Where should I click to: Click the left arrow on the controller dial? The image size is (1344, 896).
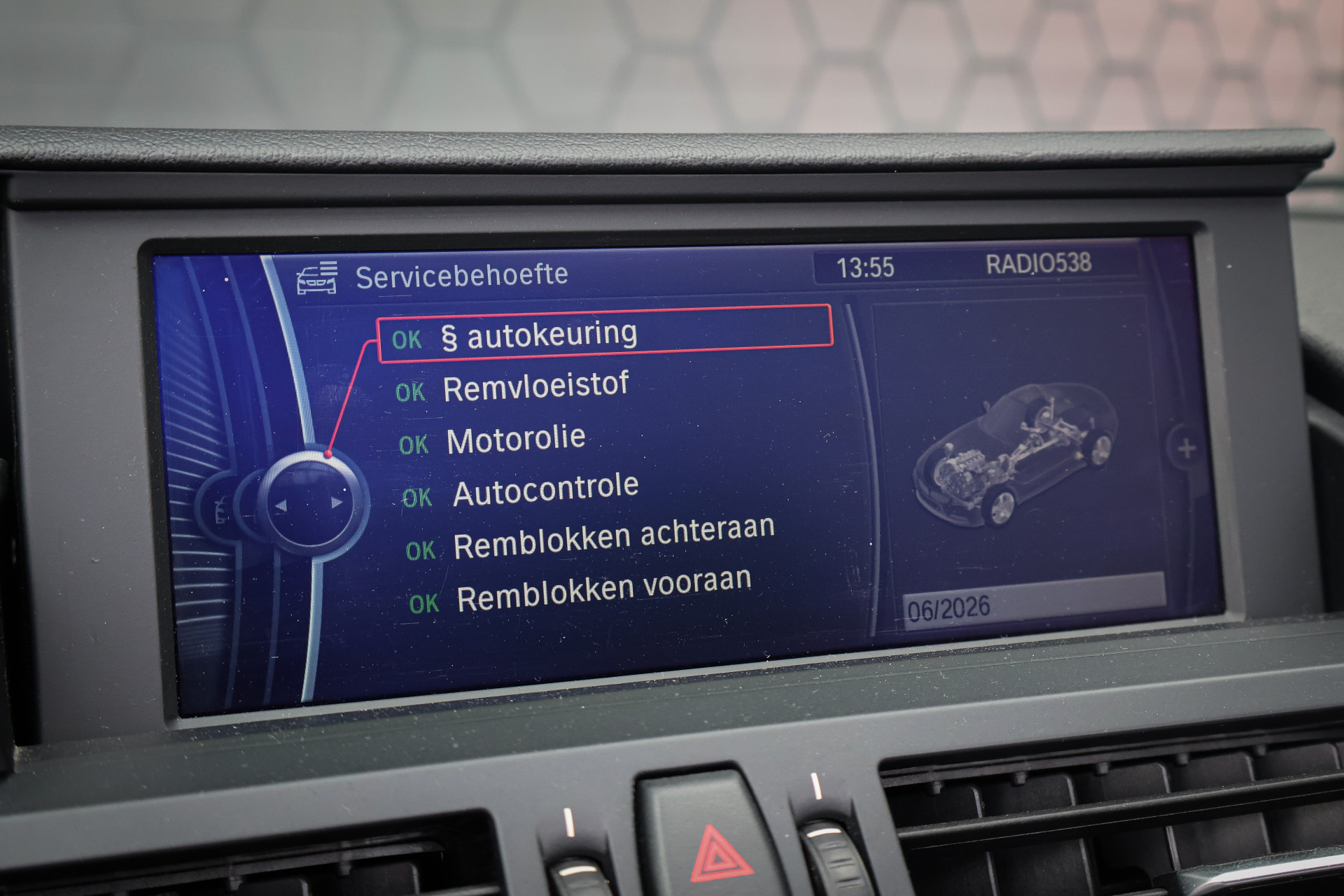coord(281,505)
